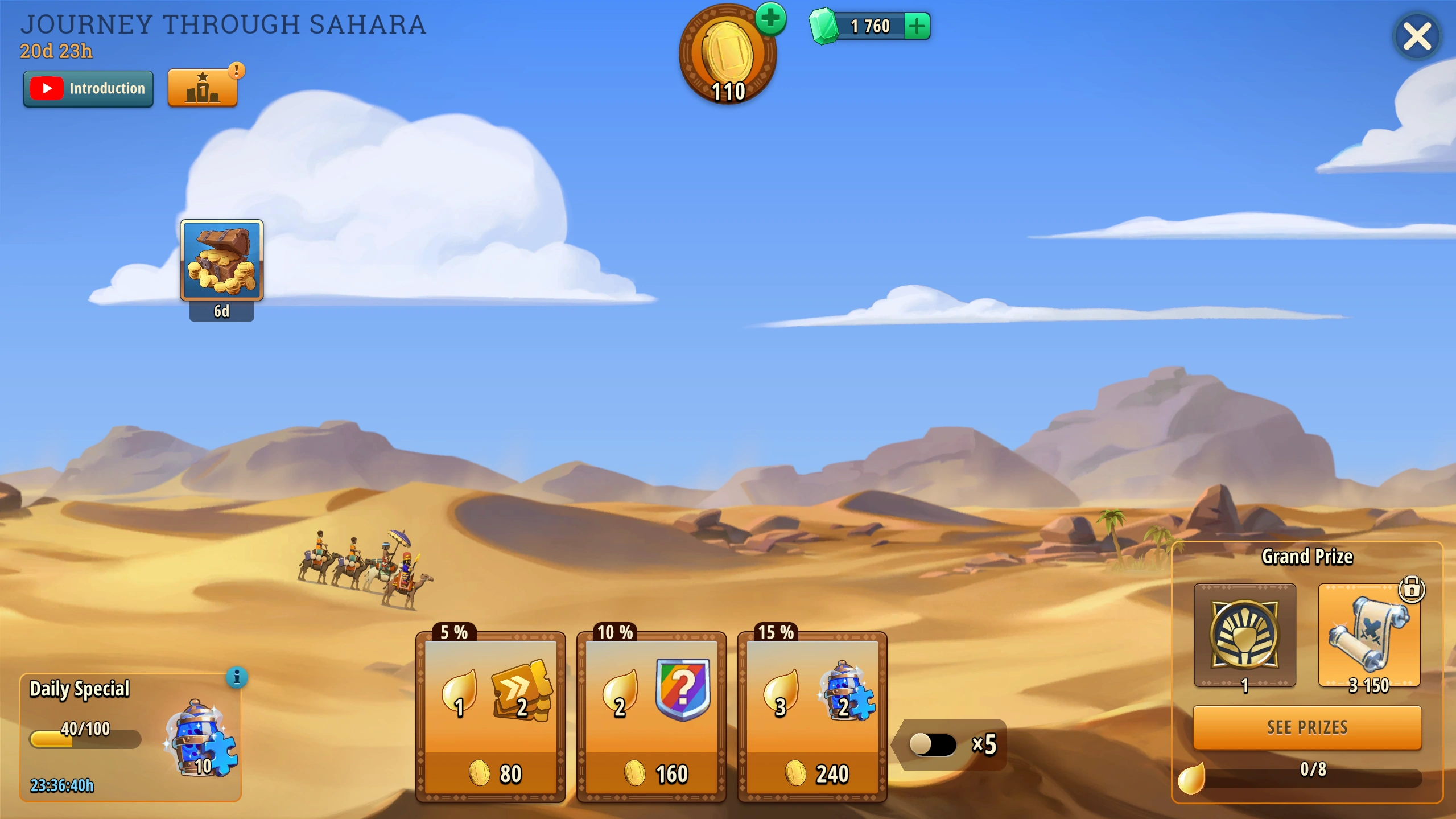
Task: Add more gold event coins
Action: [x=770, y=19]
